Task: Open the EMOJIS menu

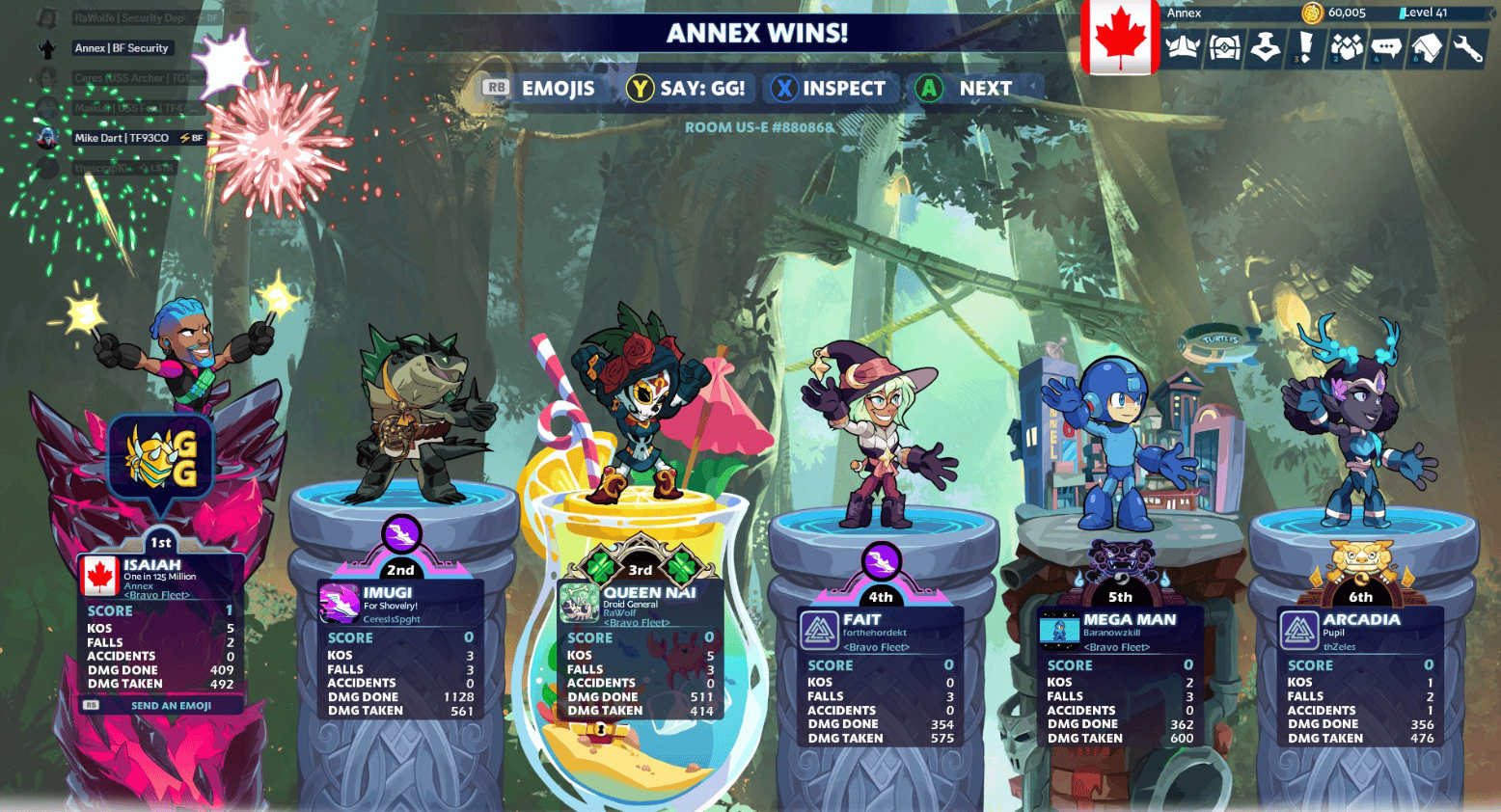Action: [x=540, y=89]
